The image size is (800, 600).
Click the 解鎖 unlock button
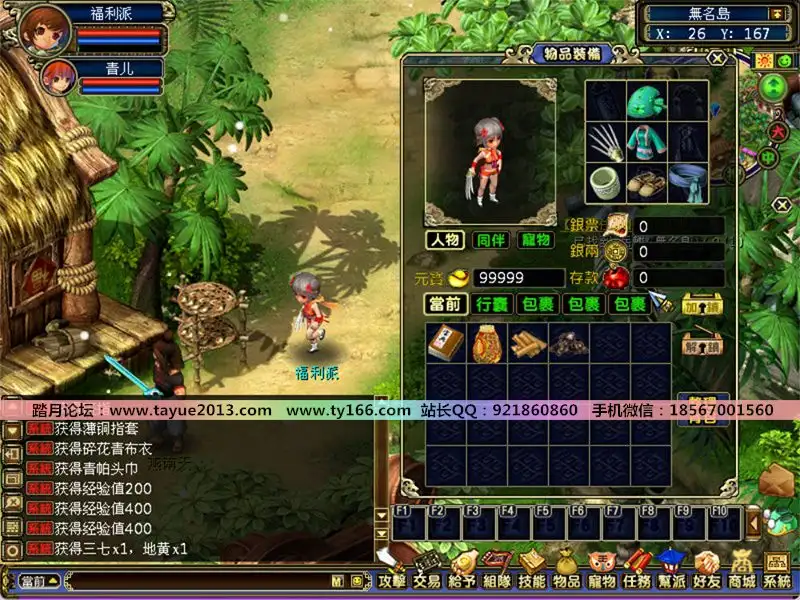pyautogui.click(x=701, y=346)
